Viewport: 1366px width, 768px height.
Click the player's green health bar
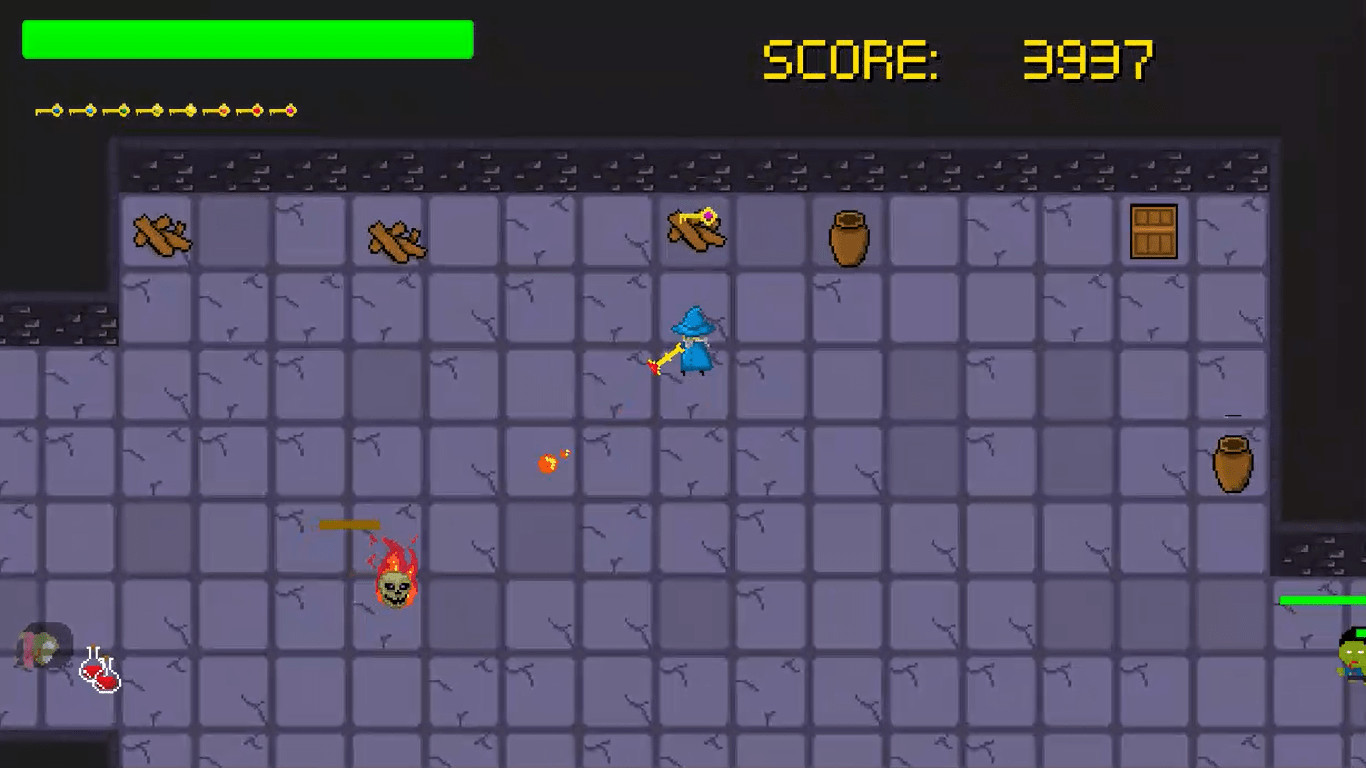tap(245, 39)
